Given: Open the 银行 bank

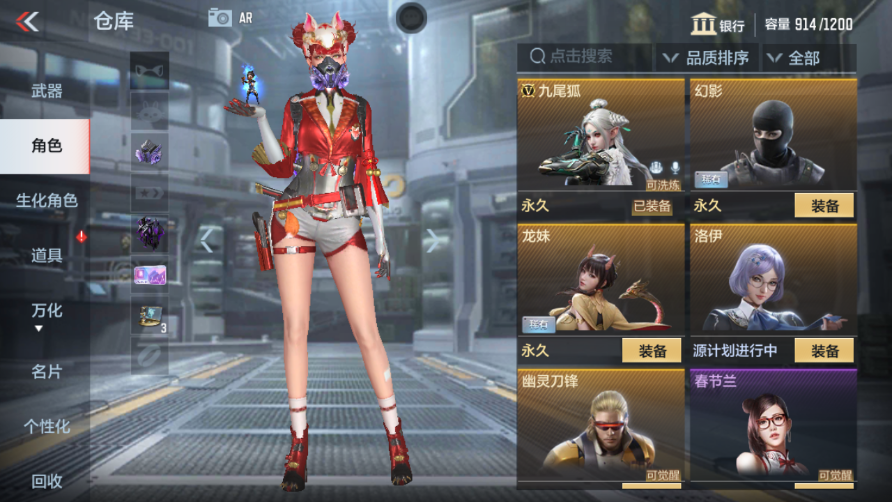Looking at the screenshot, I should [x=718, y=24].
